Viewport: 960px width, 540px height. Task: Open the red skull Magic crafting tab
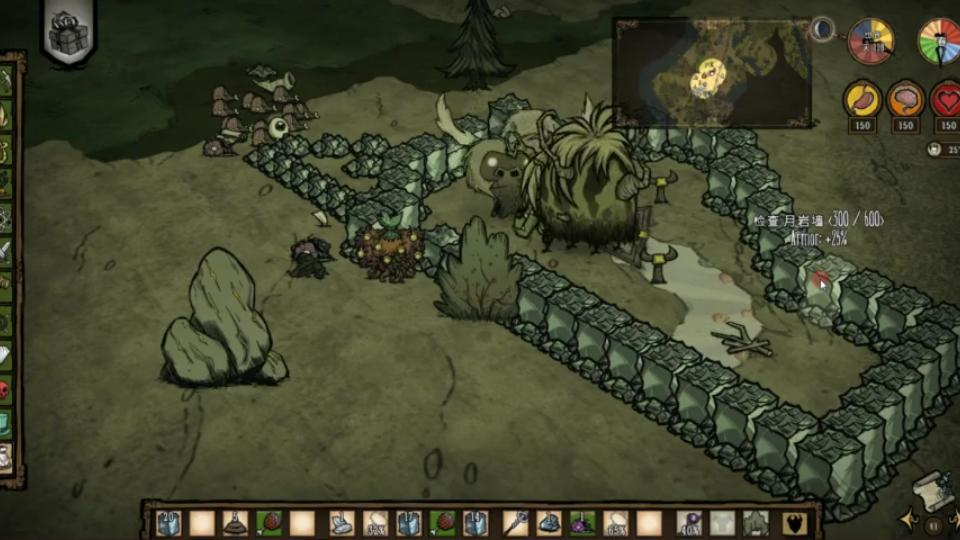coord(6,389)
